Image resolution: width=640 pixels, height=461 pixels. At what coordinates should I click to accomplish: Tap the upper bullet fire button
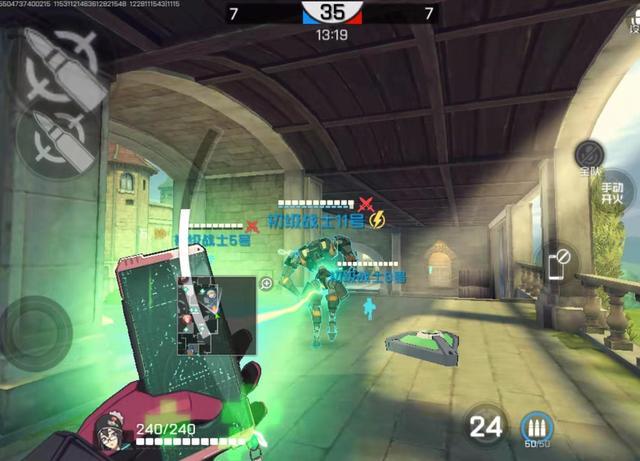60,62
